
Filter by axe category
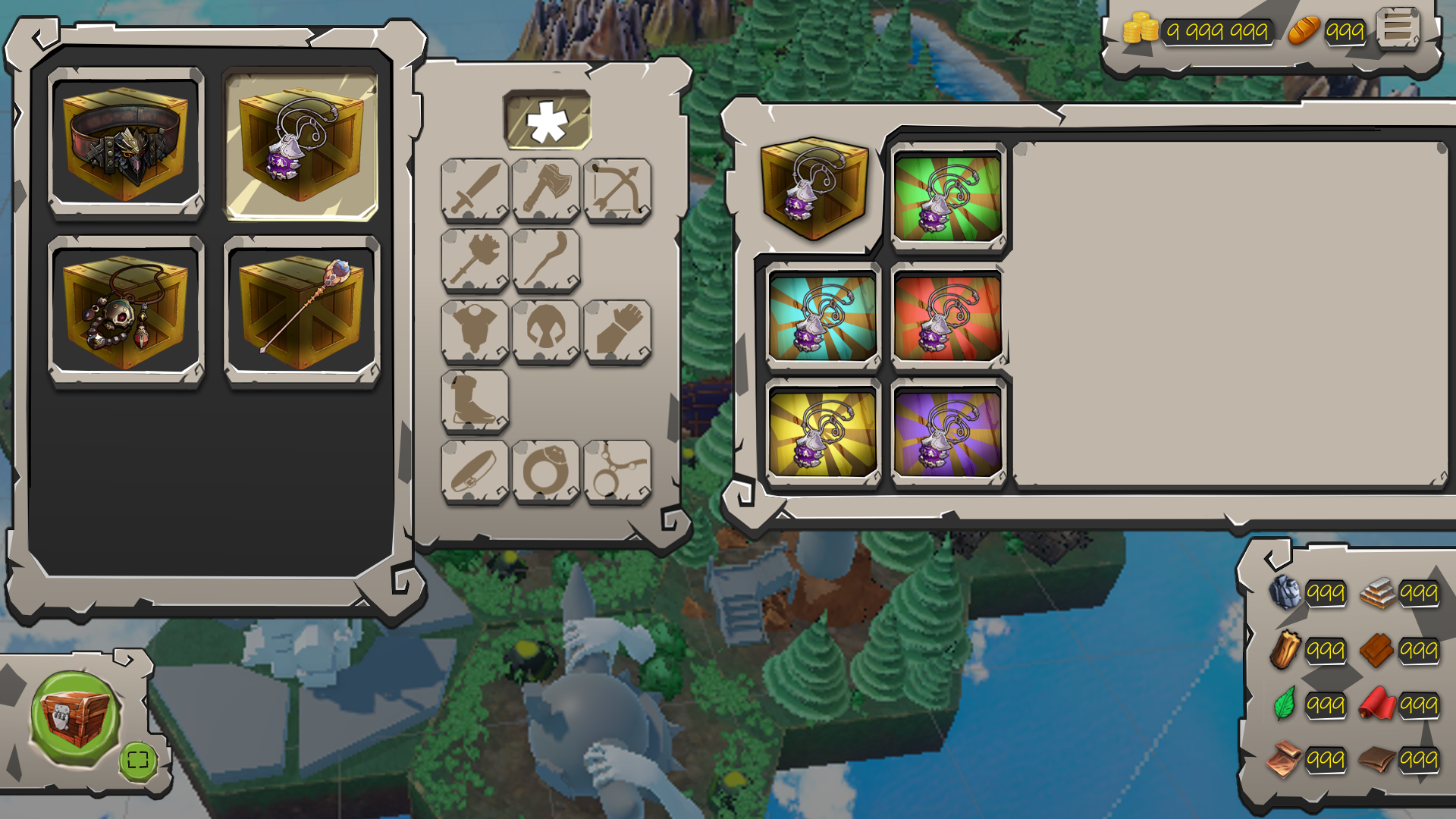[546, 190]
